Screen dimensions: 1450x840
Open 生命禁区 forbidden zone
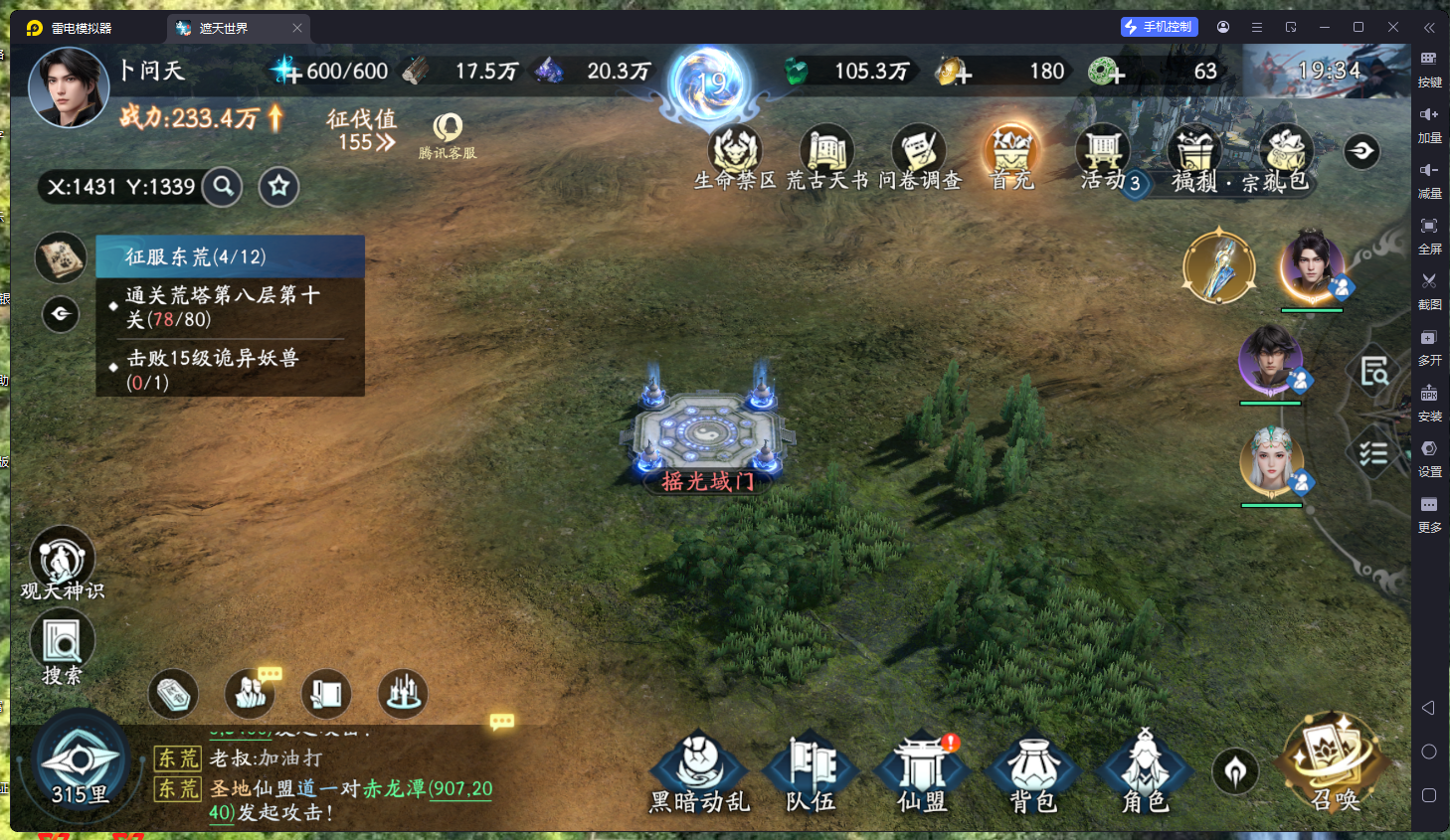click(735, 156)
